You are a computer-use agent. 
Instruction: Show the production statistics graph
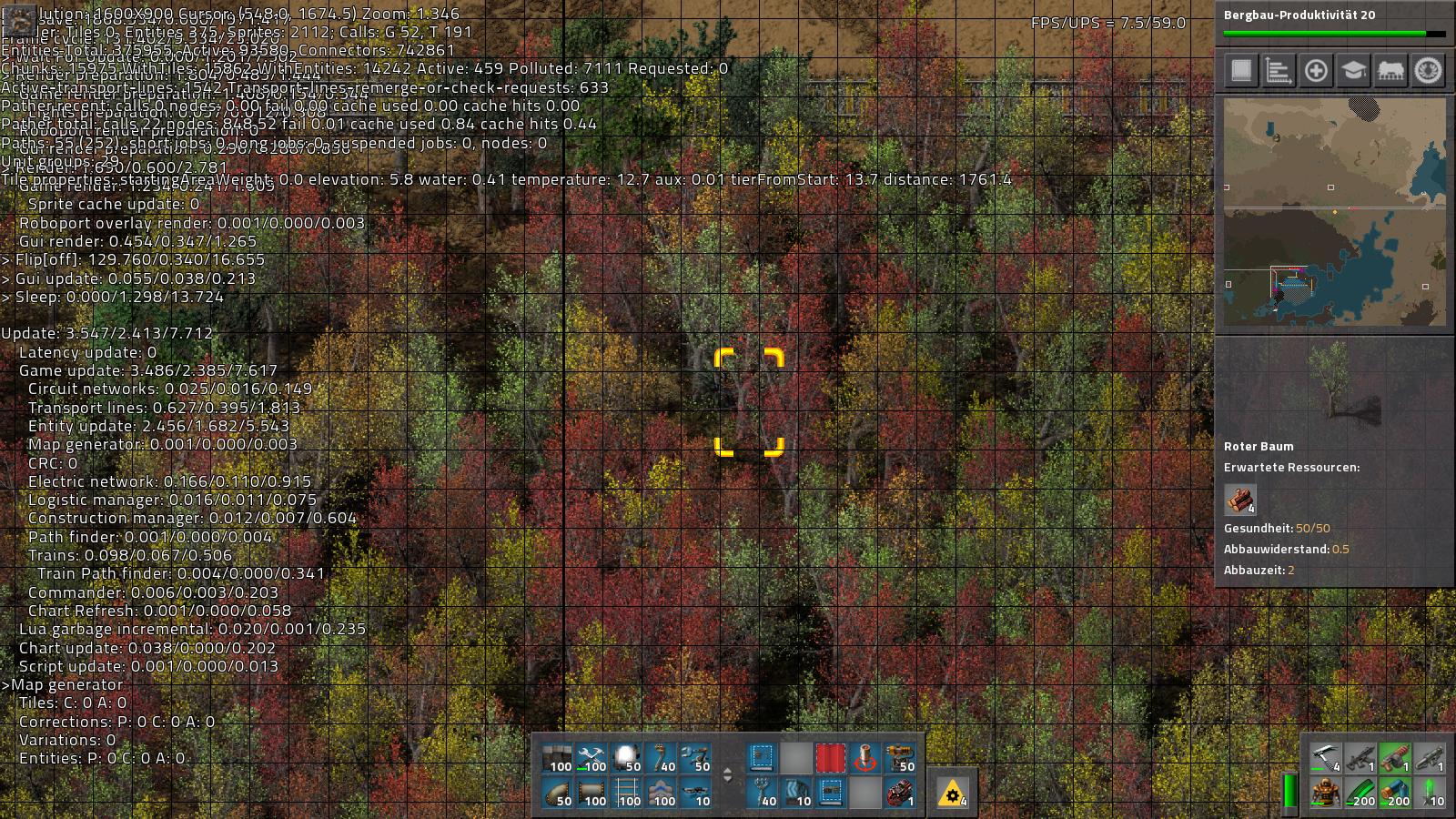click(x=1279, y=70)
